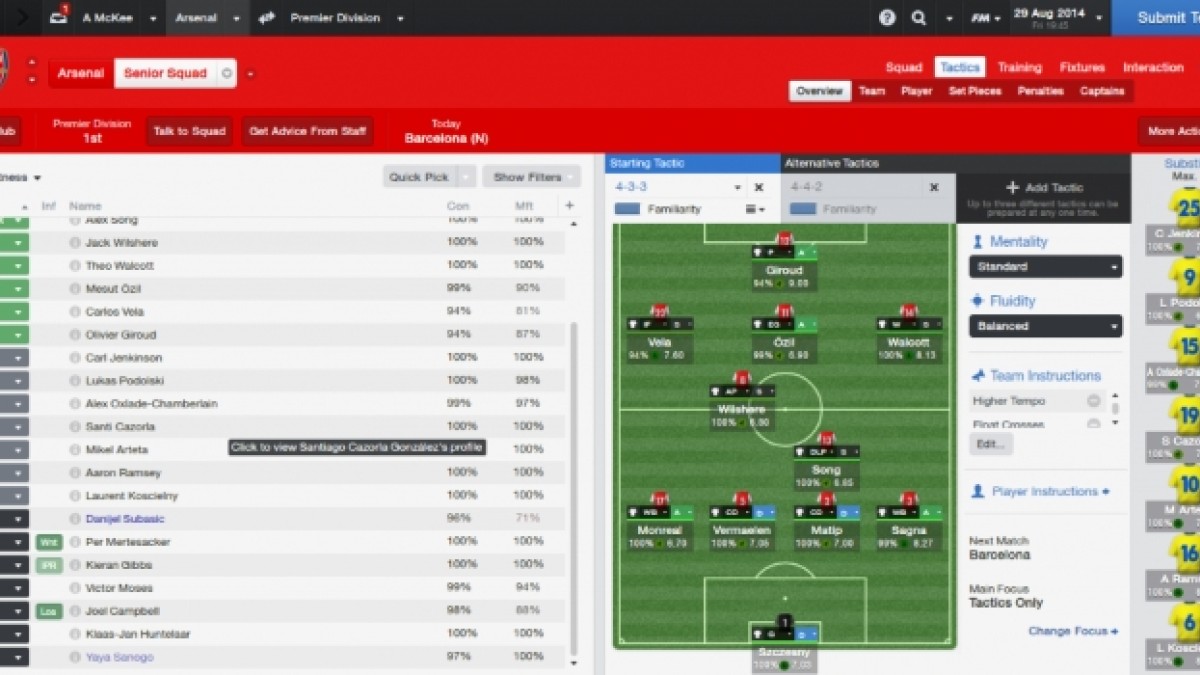Open the Captains sub-tab
This screenshot has height=675, width=1200.
coord(1101,91)
